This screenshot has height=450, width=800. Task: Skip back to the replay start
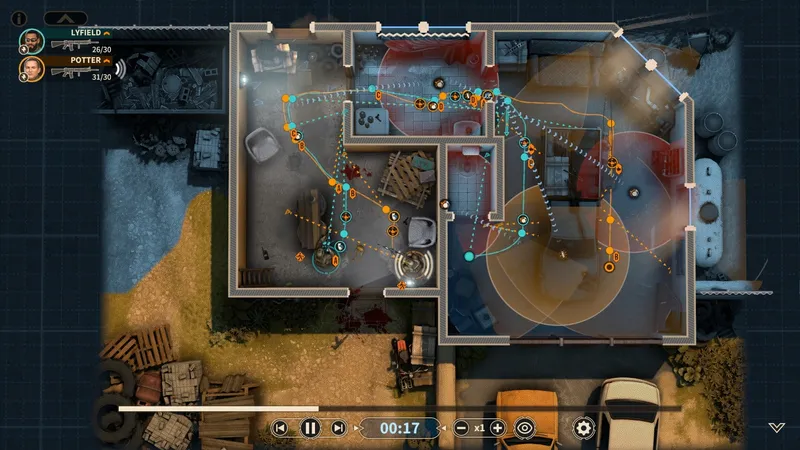pyautogui.click(x=281, y=428)
